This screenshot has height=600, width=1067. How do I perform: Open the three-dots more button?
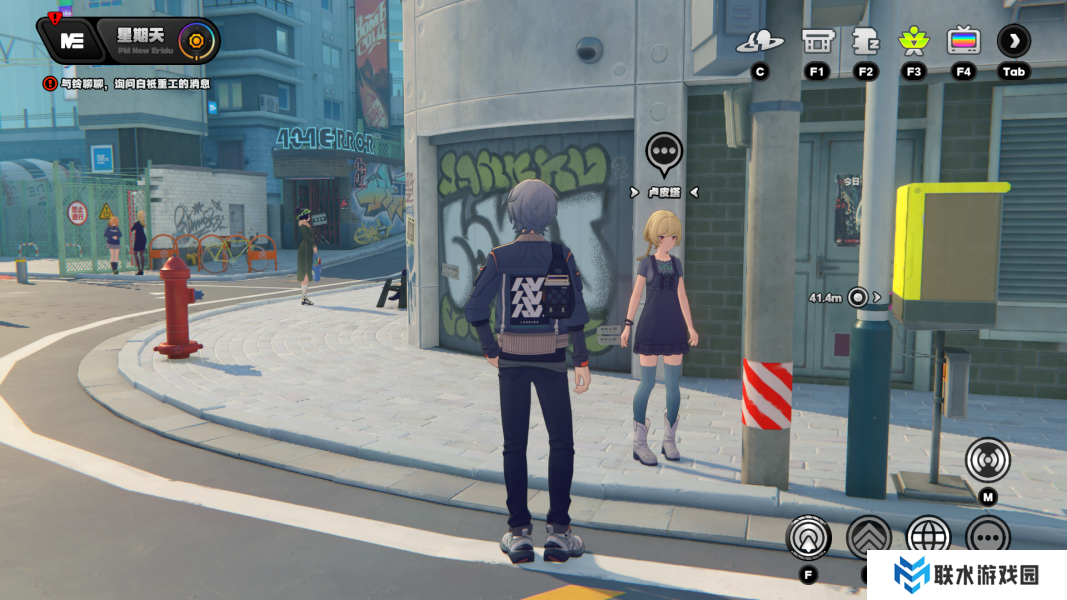988,537
